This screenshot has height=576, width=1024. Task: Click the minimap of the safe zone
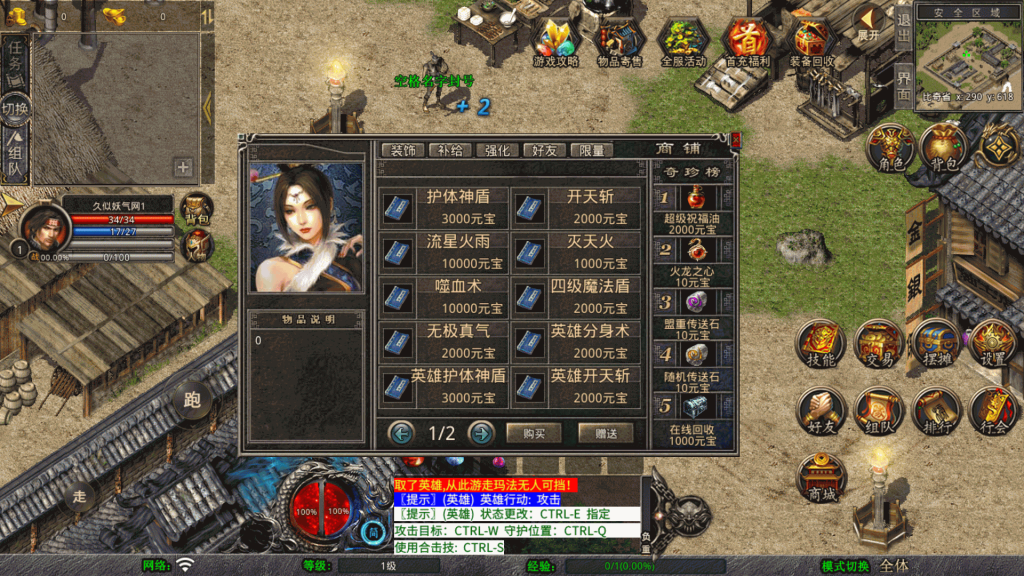966,56
